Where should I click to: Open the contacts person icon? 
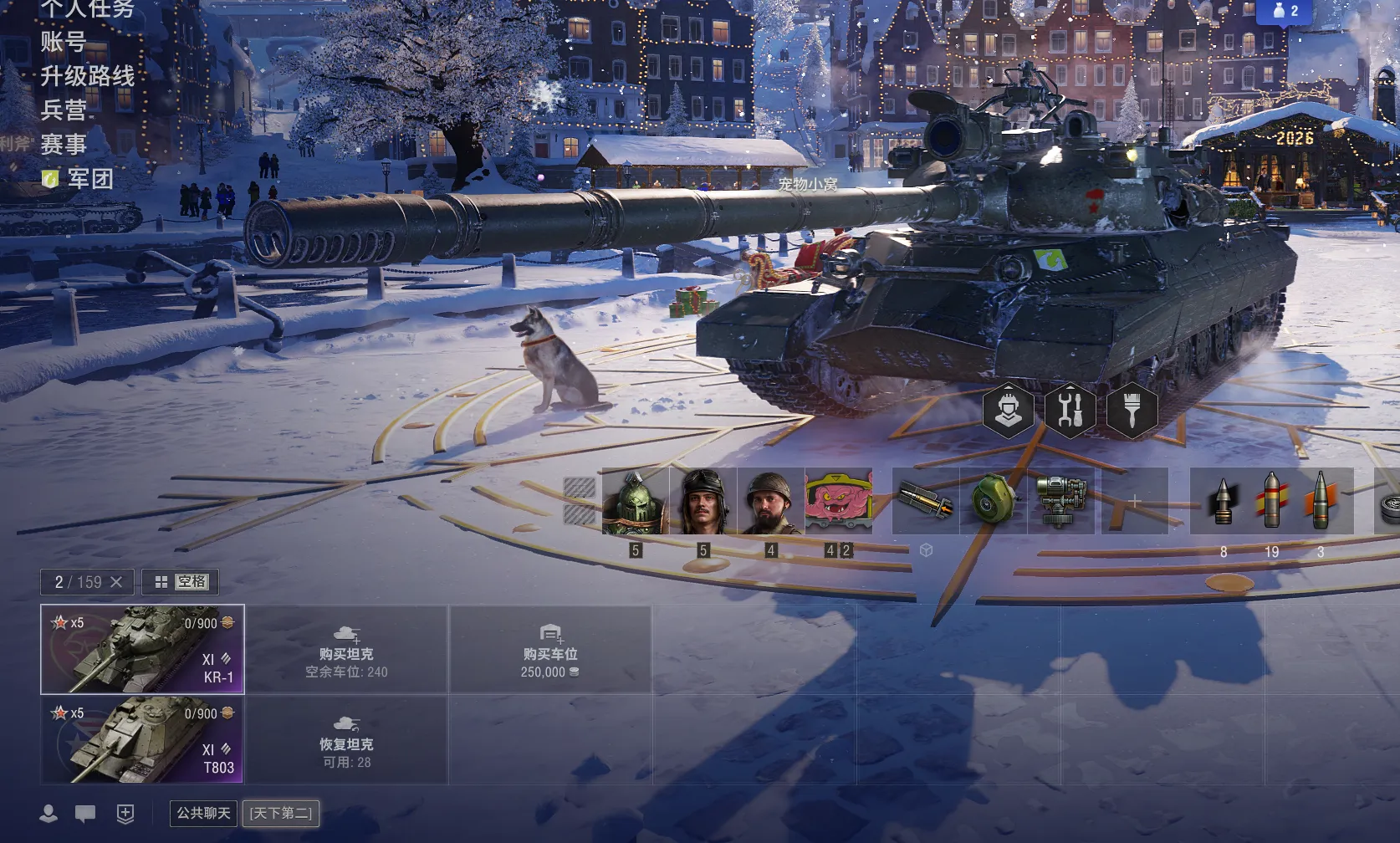tap(49, 813)
